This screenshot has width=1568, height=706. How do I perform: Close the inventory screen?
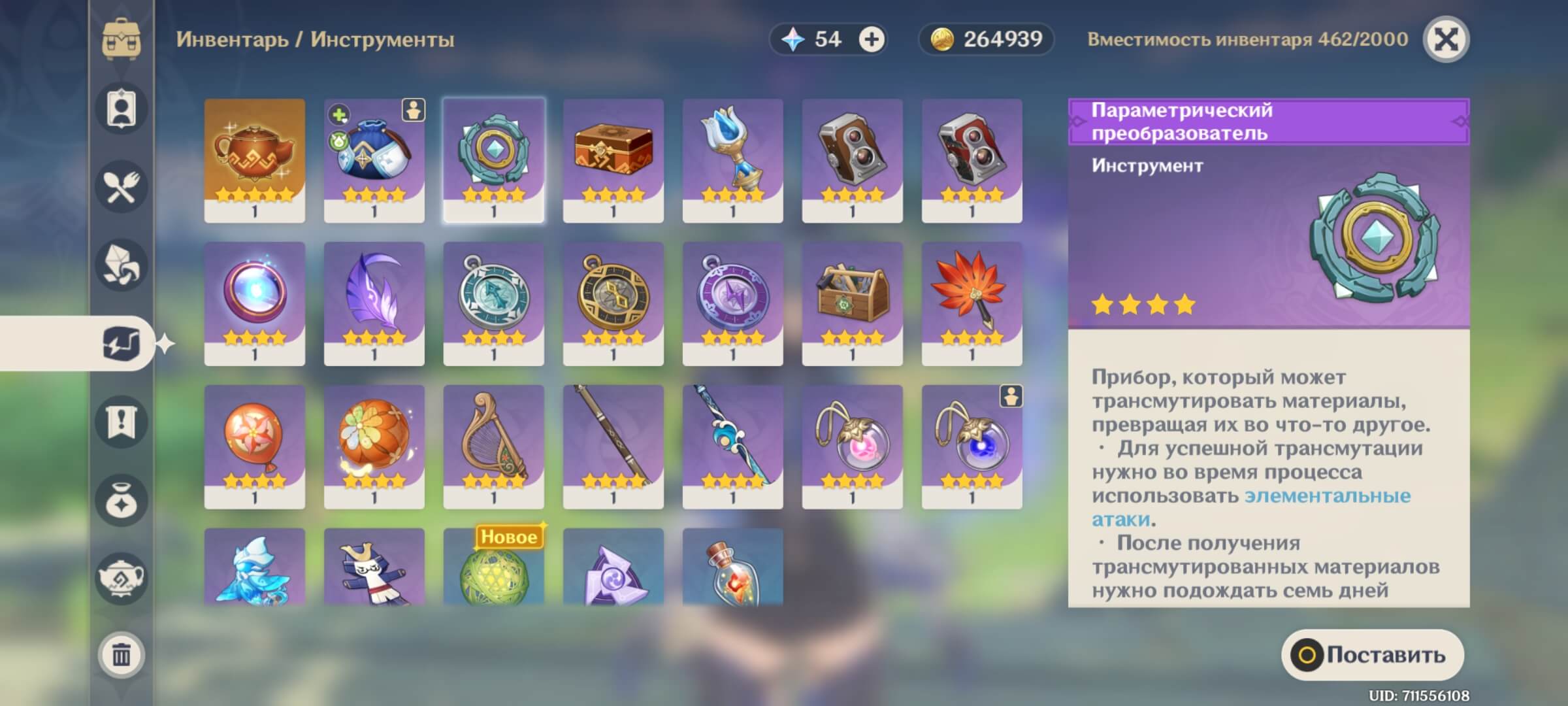click(1446, 40)
